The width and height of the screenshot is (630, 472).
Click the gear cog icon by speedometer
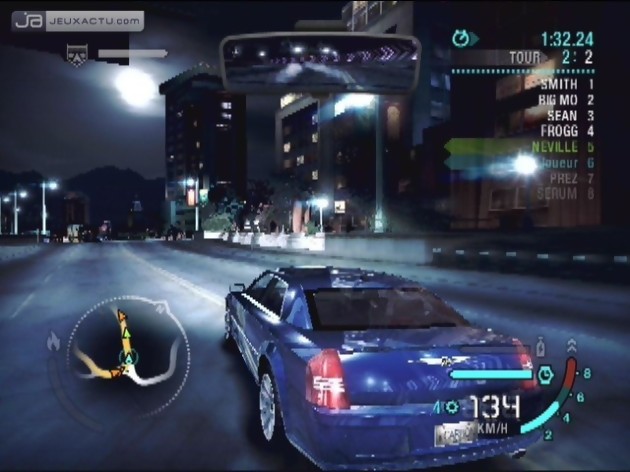pos(451,406)
